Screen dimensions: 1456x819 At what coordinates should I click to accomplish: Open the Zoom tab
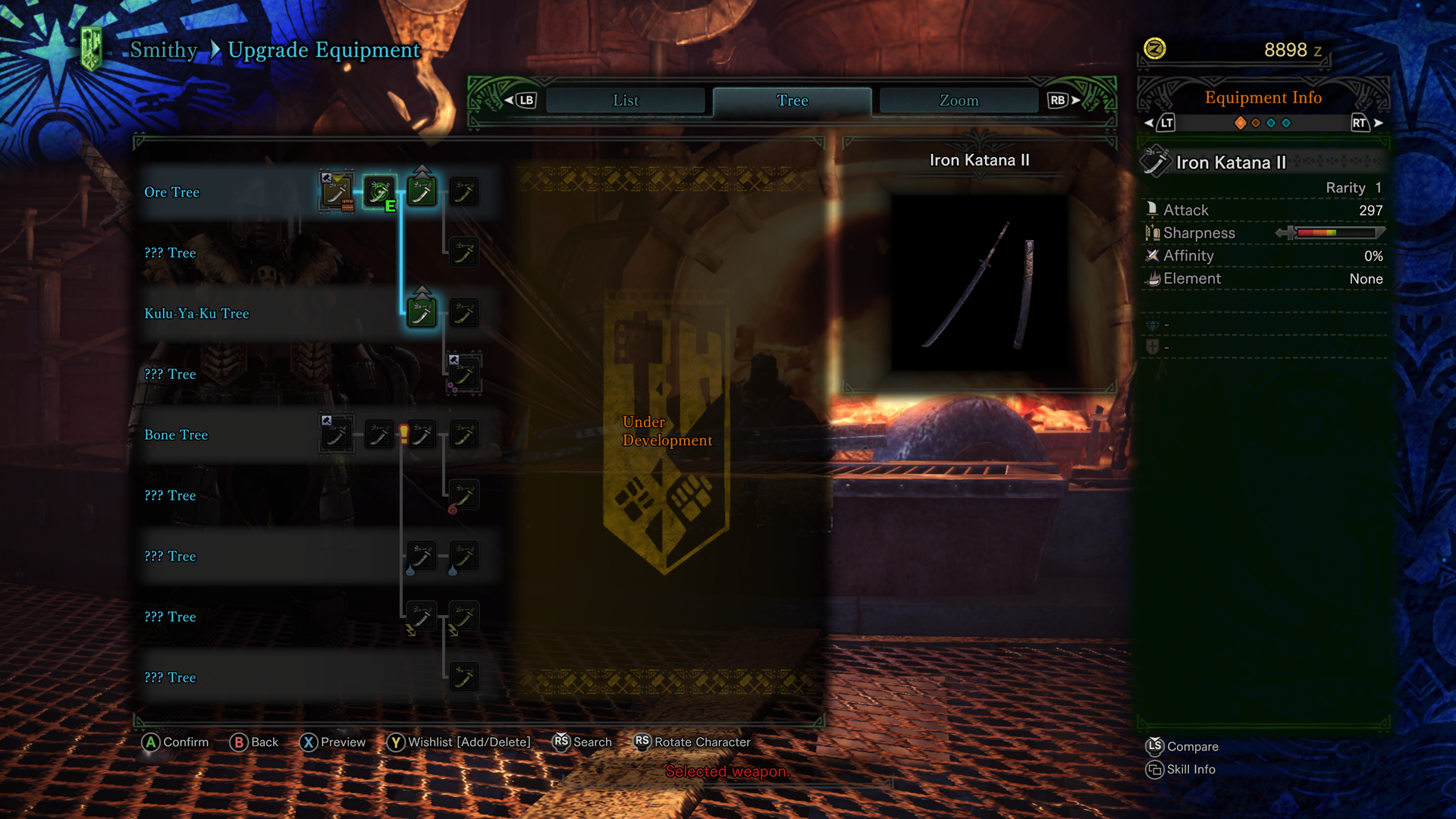tap(959, 100)
